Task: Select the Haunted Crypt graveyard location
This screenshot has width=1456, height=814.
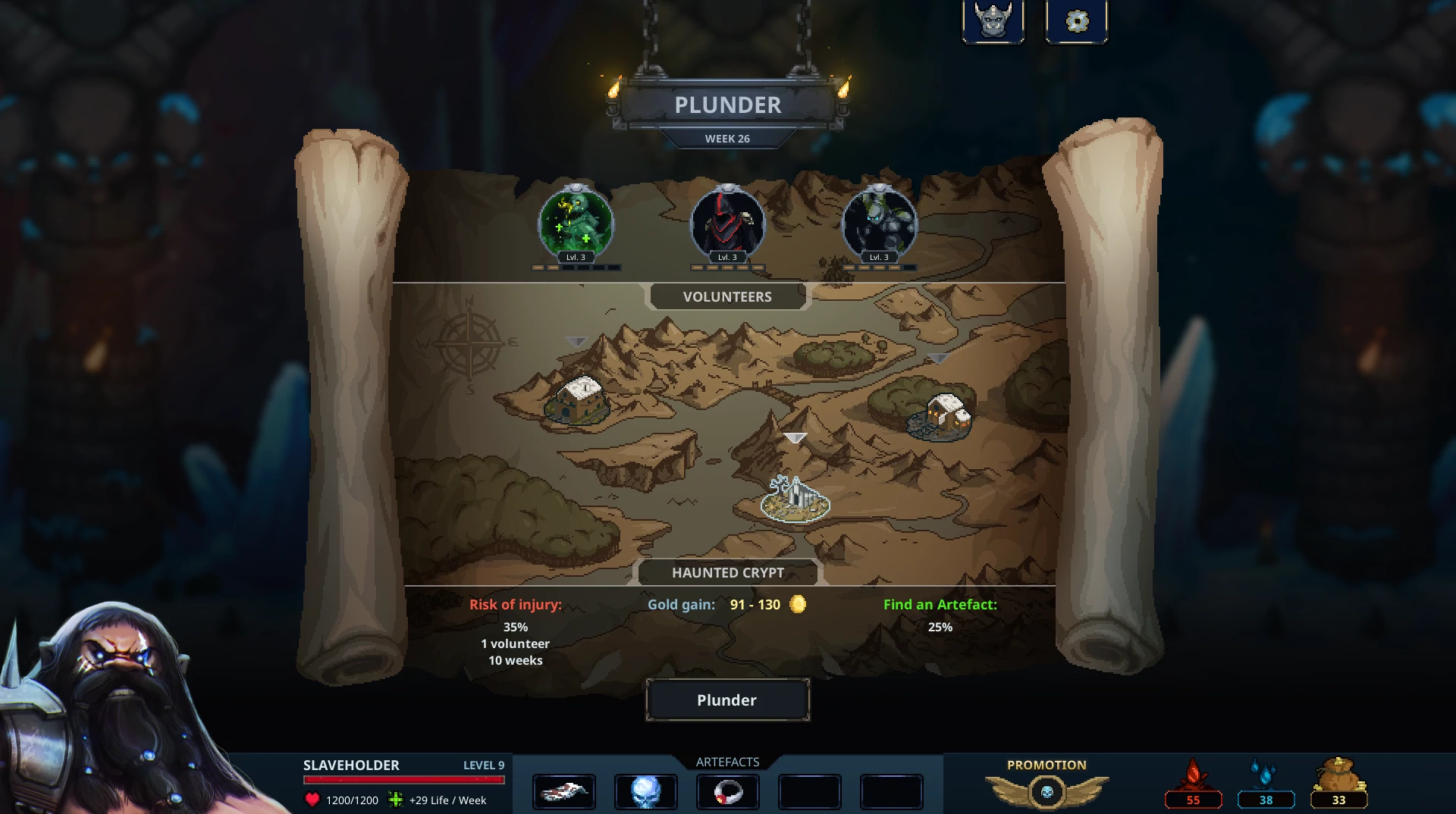Action: pyautogui.click(x=795, y=499)
